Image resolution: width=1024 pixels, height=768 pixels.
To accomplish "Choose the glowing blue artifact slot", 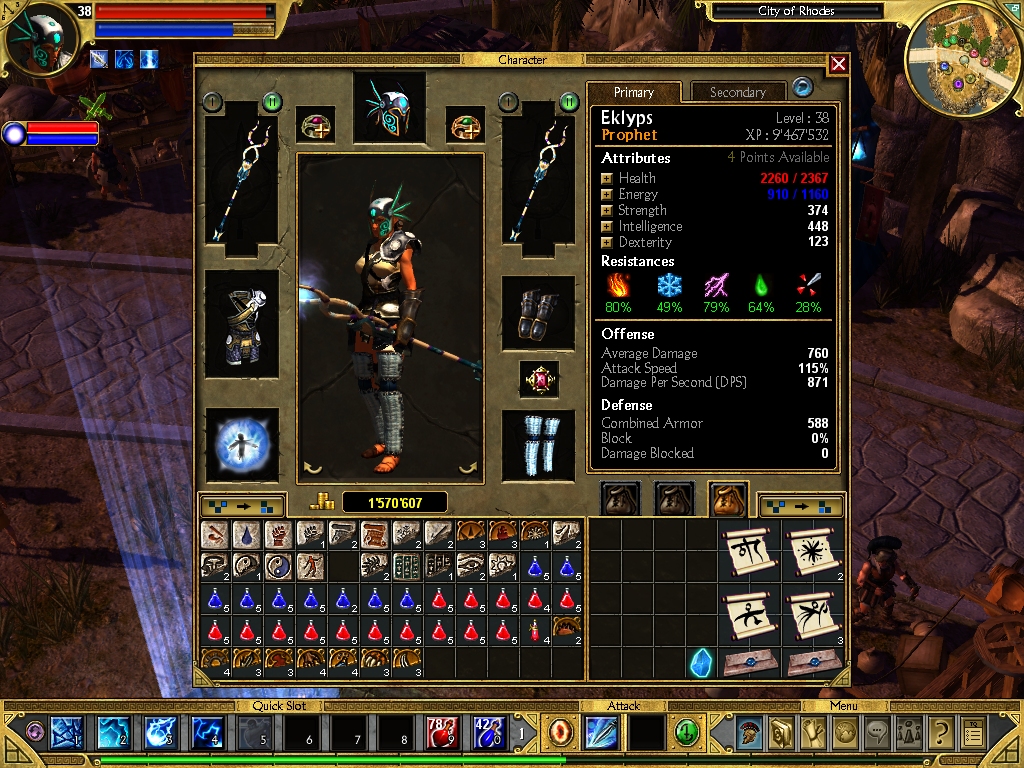I will [x=241, y=445].
